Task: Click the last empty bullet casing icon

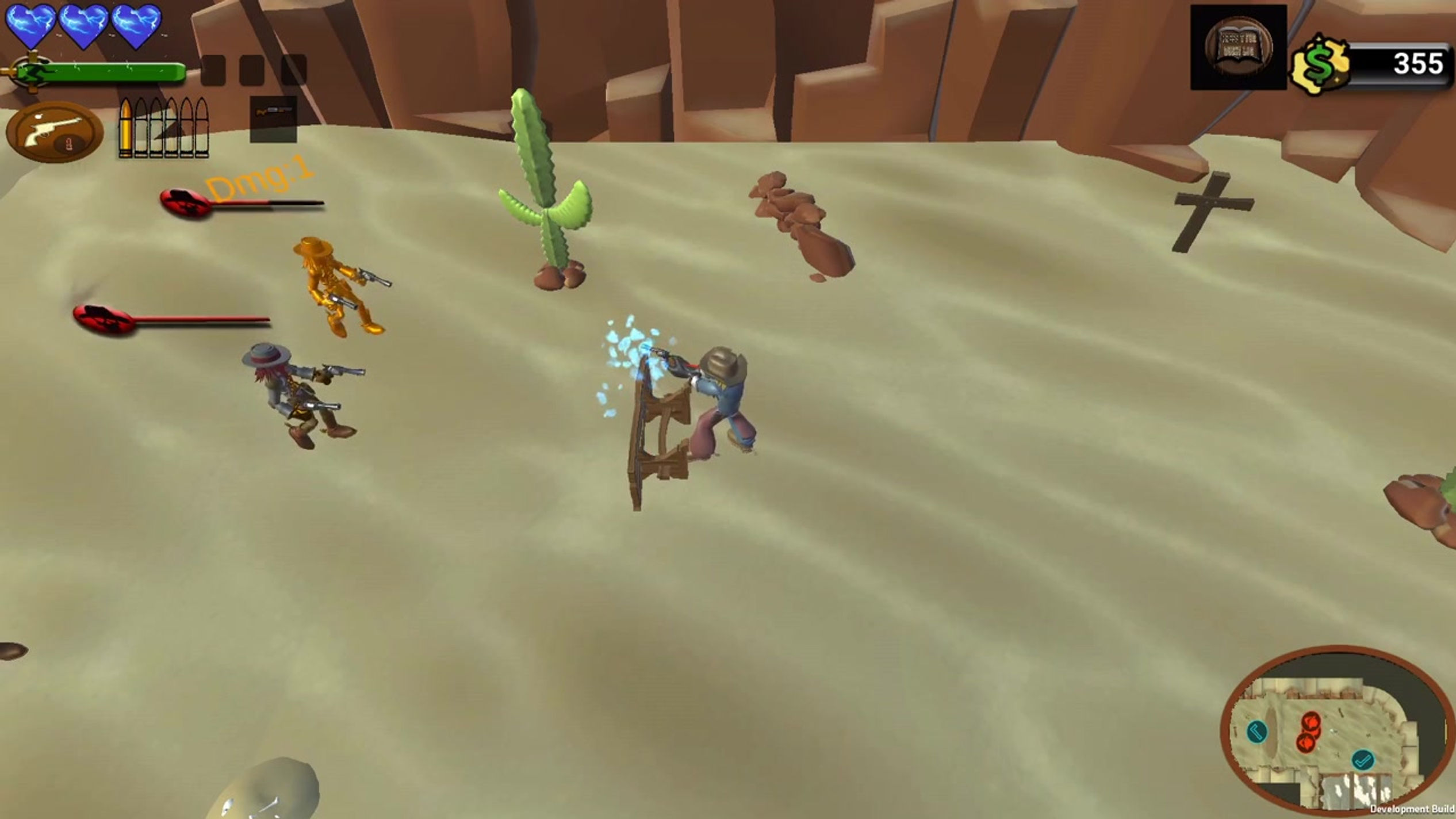Action: click(202, 130)
